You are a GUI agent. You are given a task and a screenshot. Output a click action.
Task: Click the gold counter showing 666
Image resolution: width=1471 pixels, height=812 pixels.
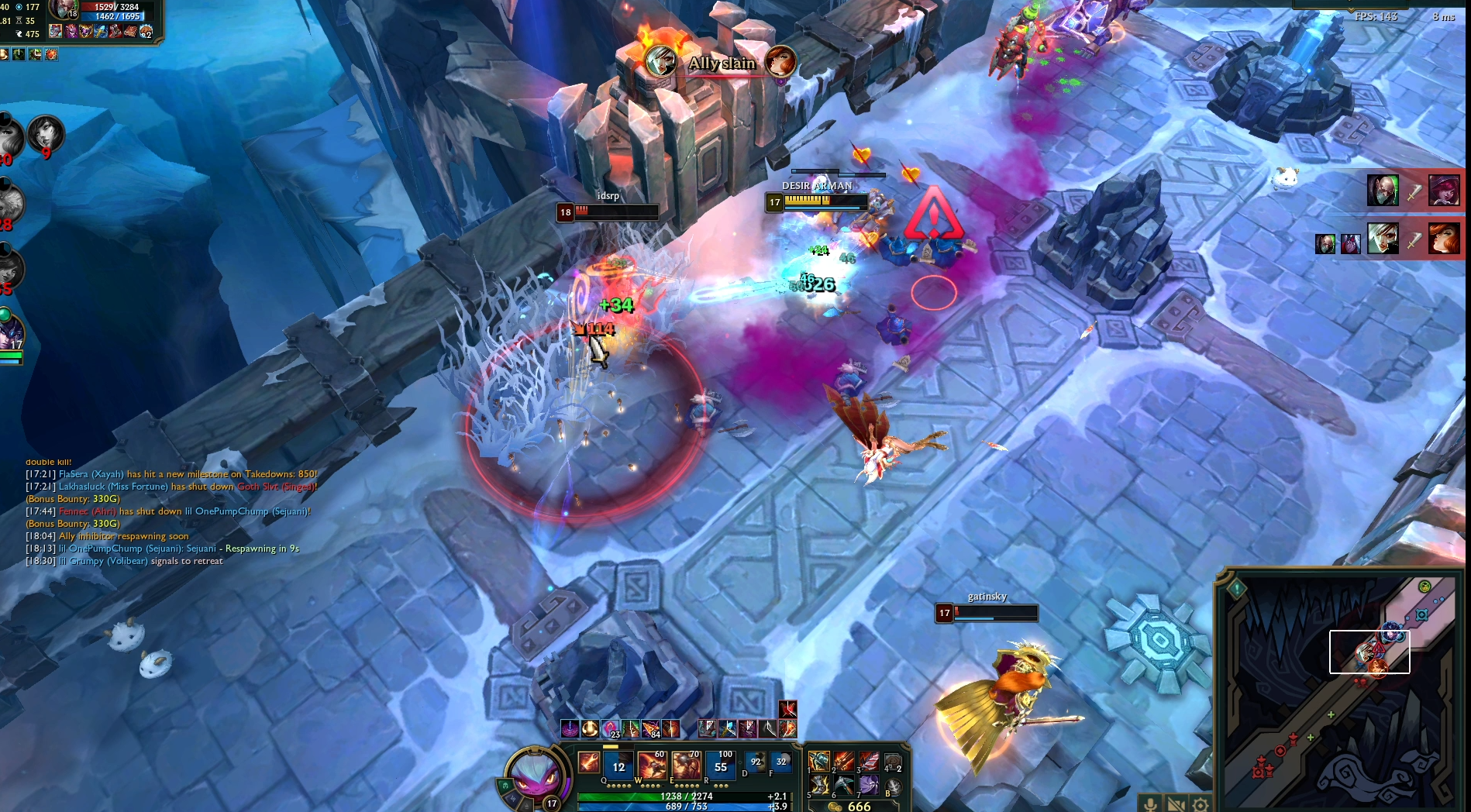coord(851,807)
